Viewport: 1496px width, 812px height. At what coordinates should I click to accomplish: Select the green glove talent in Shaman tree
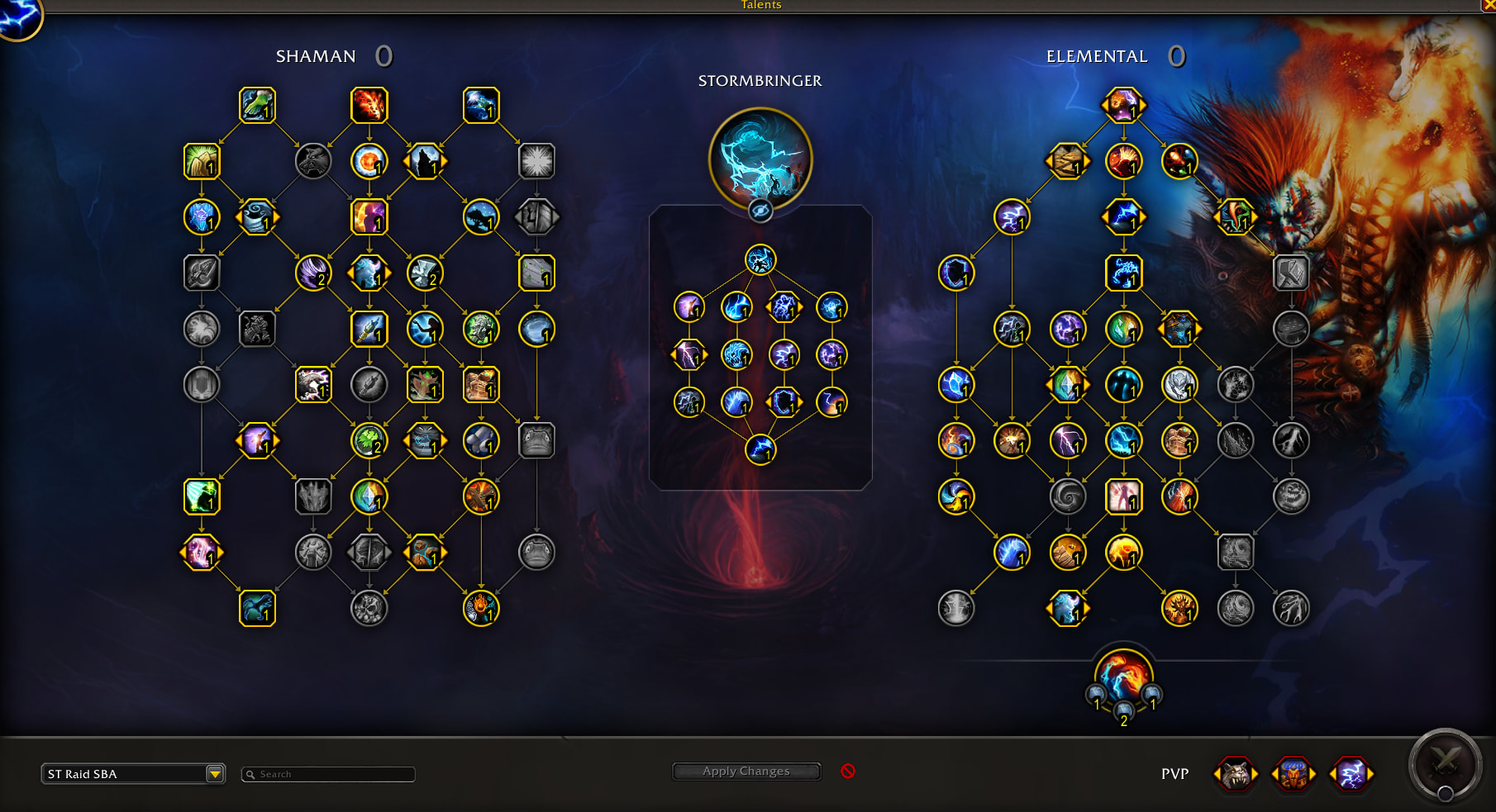(257, 106)
